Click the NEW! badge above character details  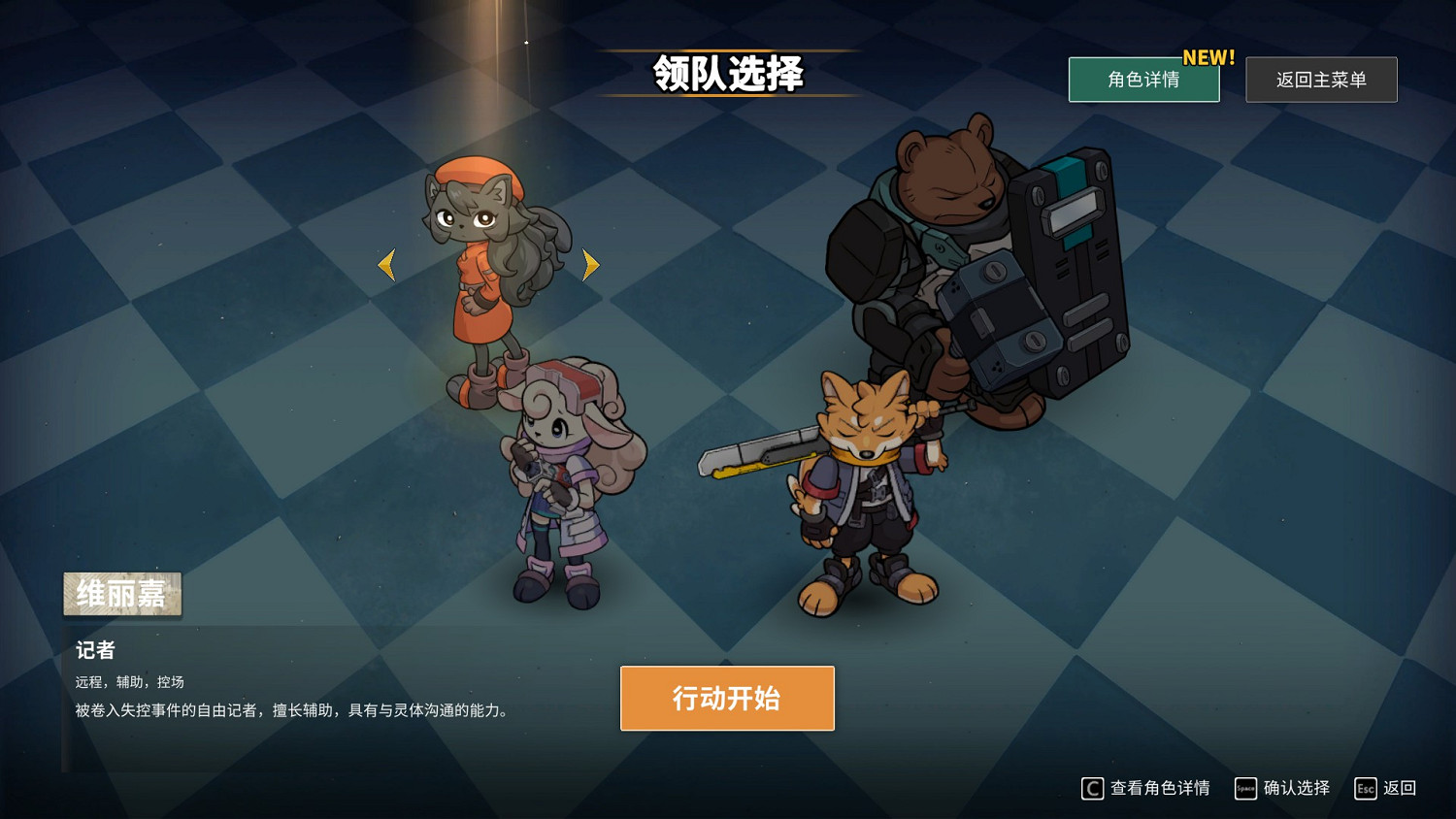point(1208,57)
